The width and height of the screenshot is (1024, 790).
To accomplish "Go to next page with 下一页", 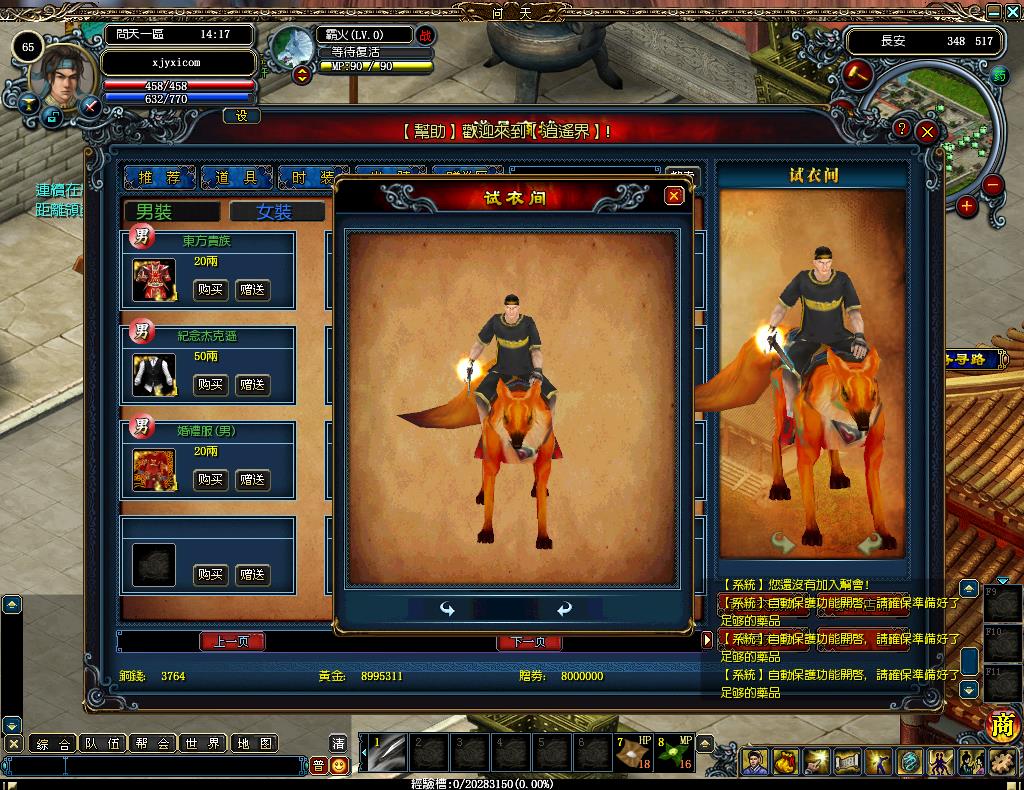I will [528, 642].
